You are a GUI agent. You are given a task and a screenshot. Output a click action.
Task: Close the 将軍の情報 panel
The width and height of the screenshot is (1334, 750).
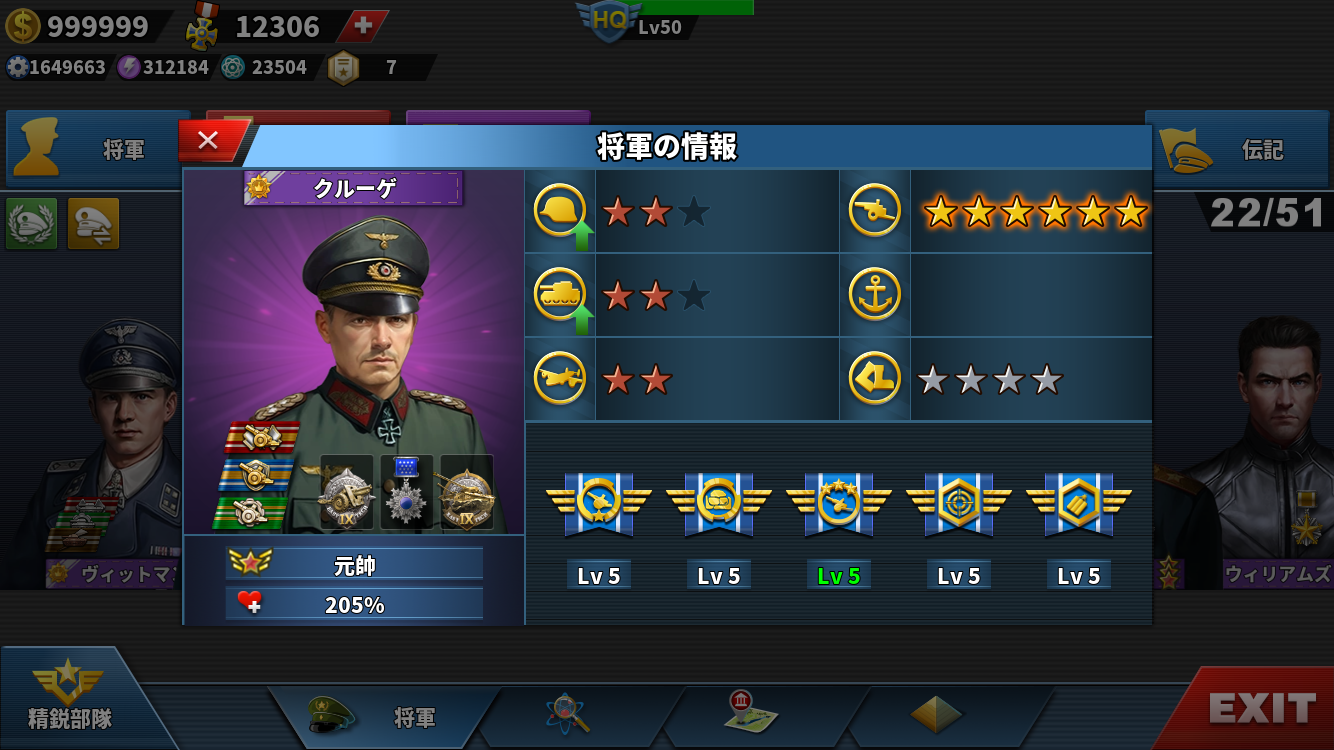point(209,141)
